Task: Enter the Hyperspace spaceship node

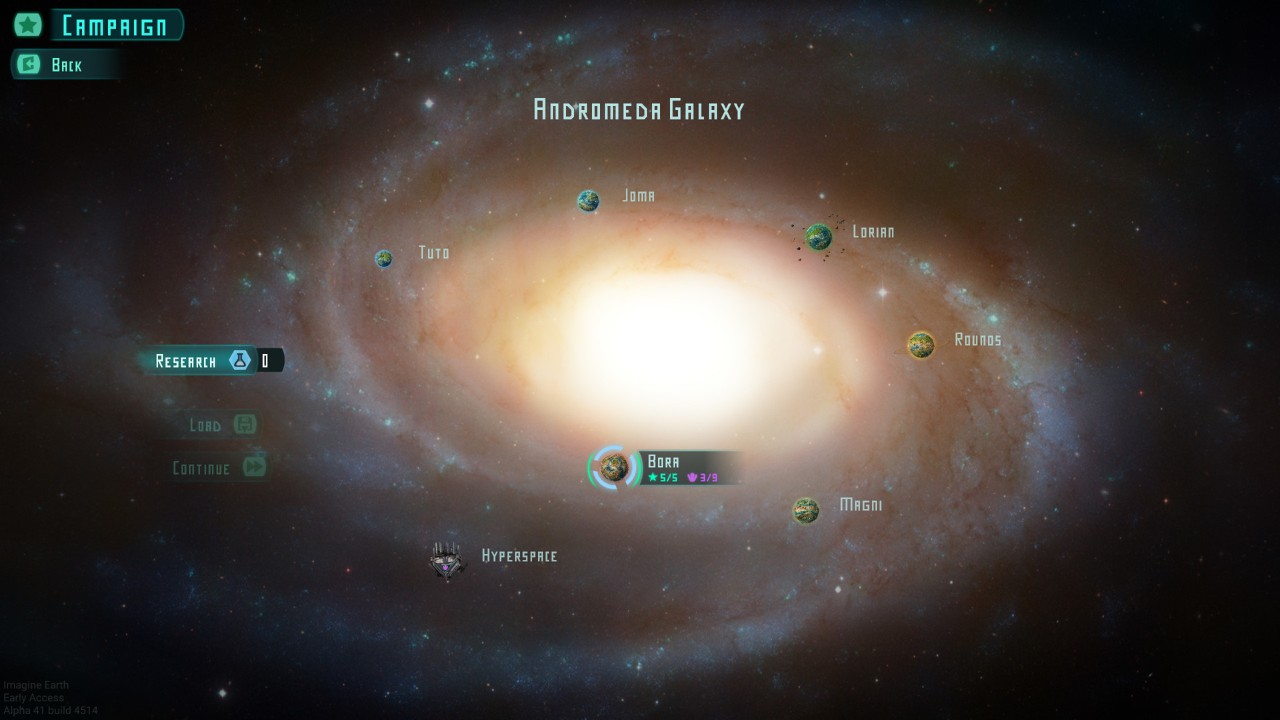Action: (x=447, y=560)
